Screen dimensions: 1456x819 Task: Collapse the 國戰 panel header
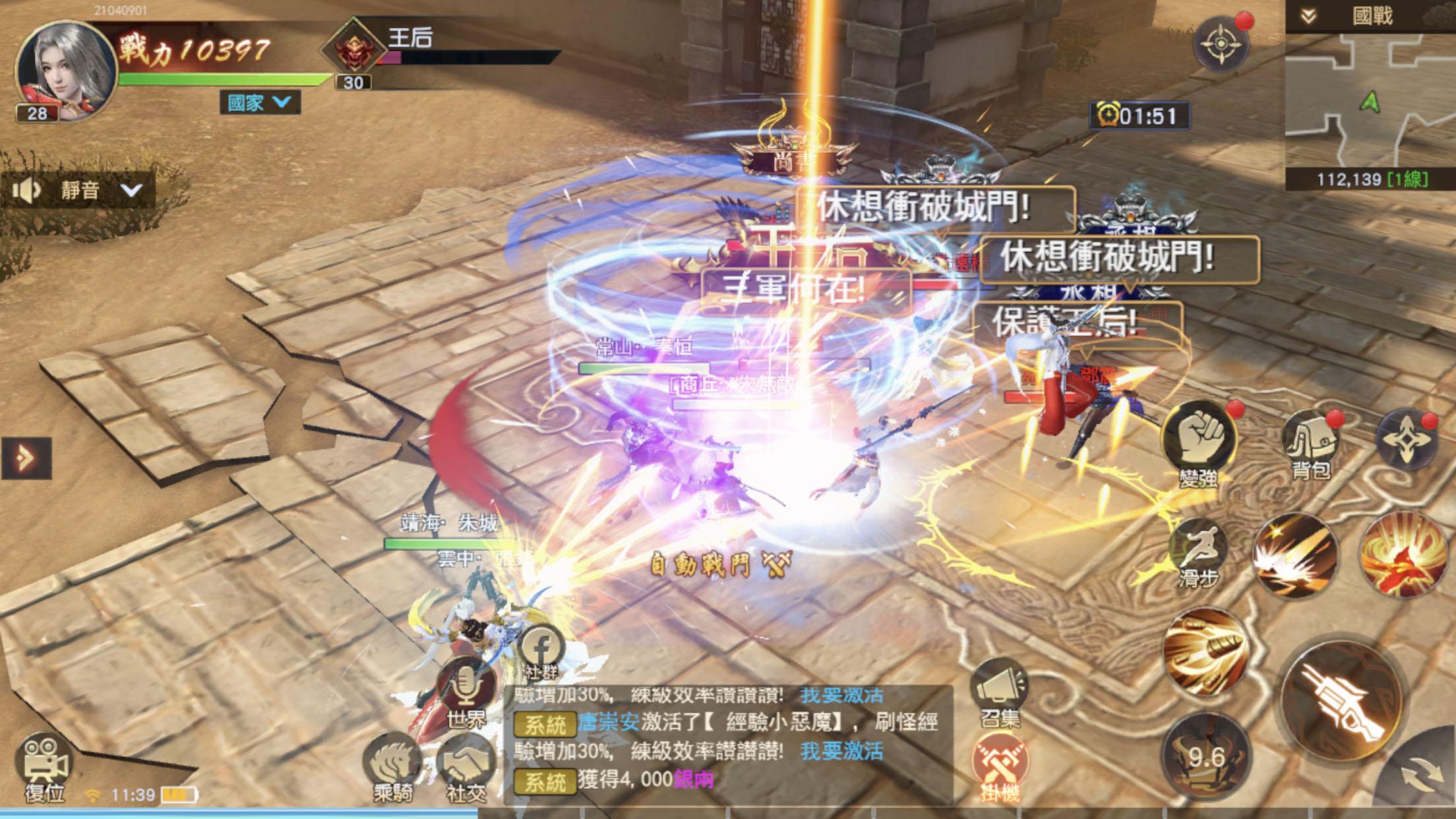pyautogui.click(x=1309, y=16)
